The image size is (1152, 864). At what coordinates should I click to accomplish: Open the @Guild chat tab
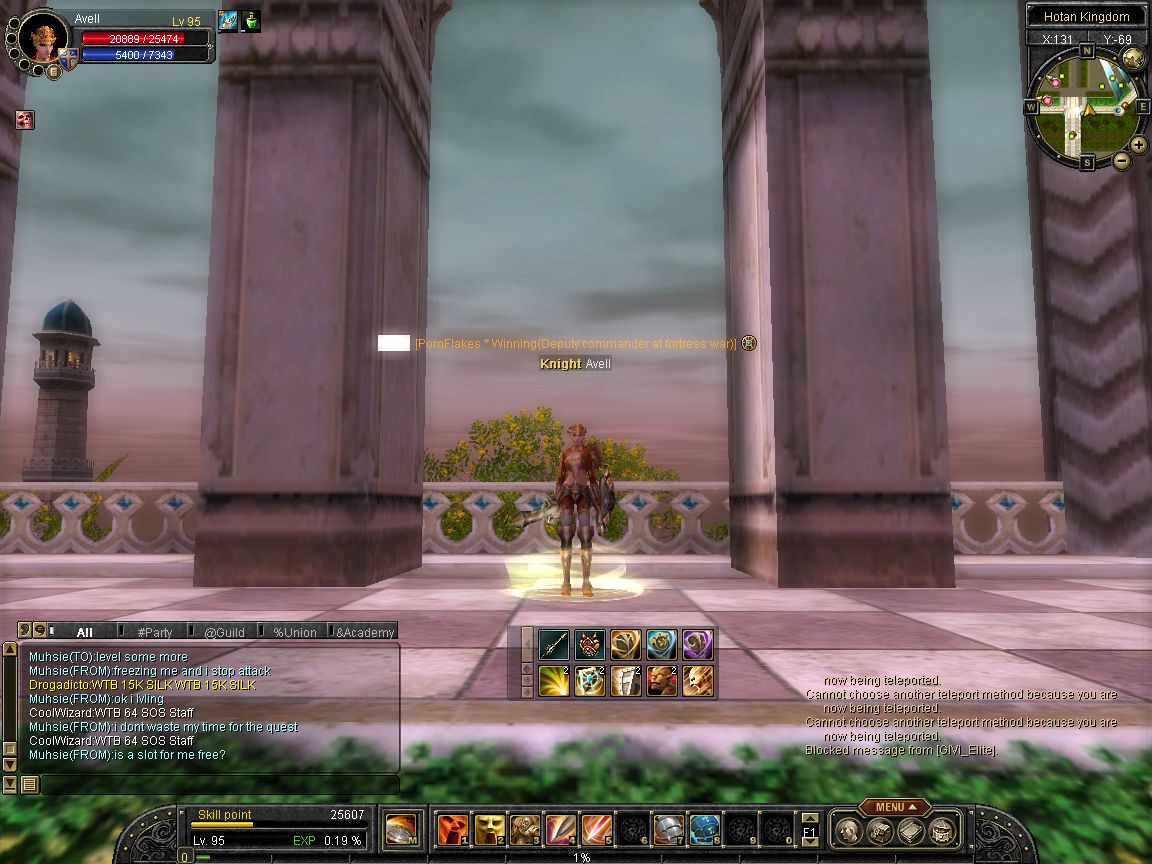point(224,632)
